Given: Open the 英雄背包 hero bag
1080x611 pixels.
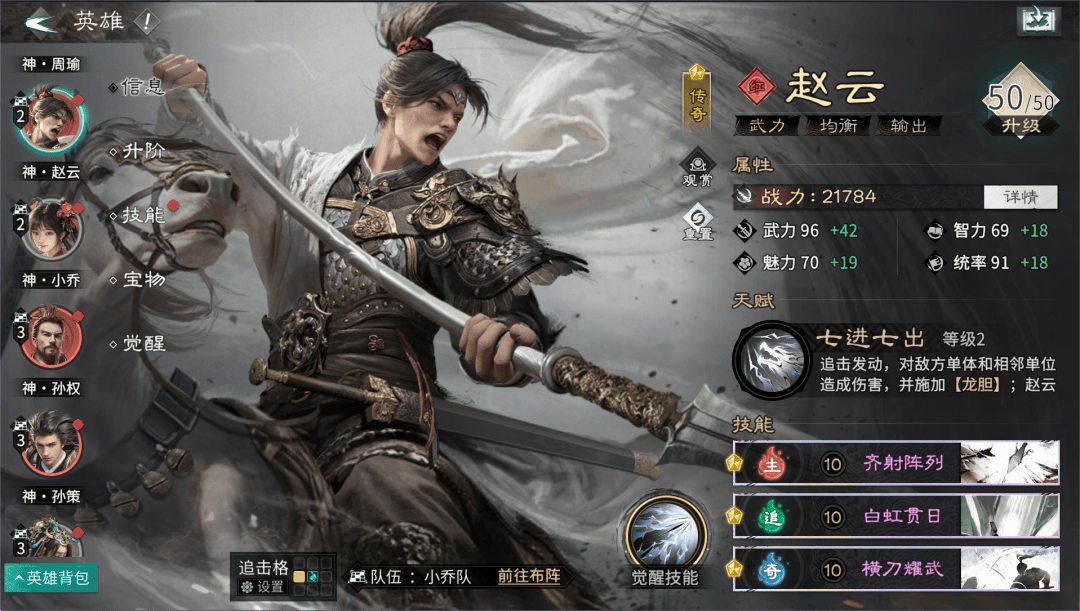Looking at the screenshot, I should pos(50,578).
